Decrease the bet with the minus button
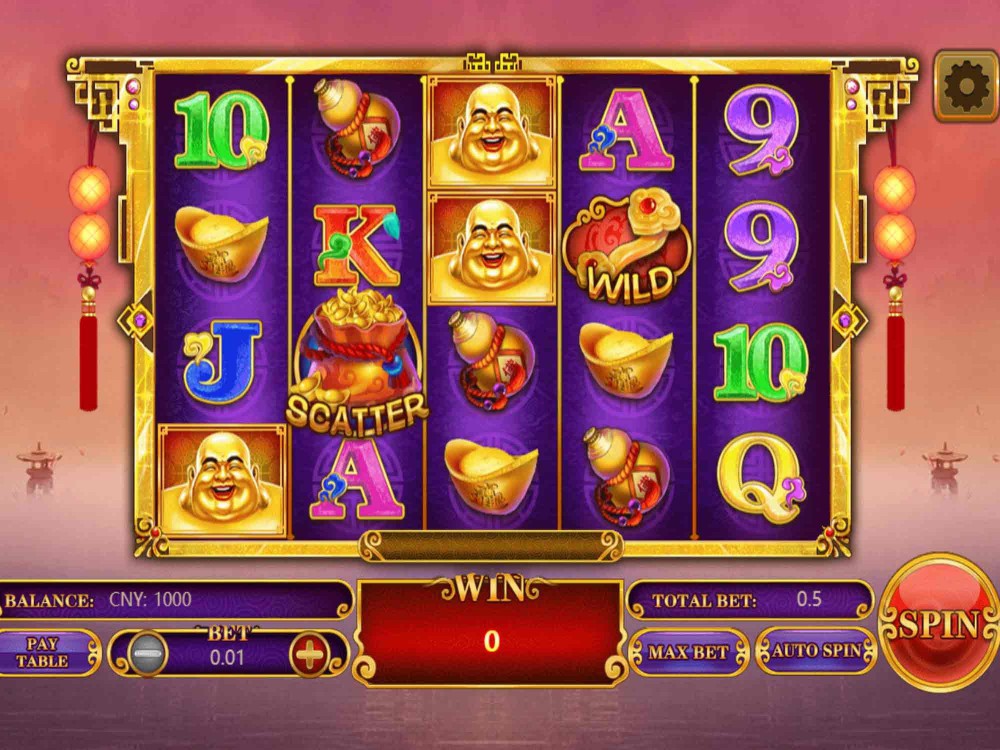Image resolution: width=1000 pixels, height=750 pixels. (147, 655)
